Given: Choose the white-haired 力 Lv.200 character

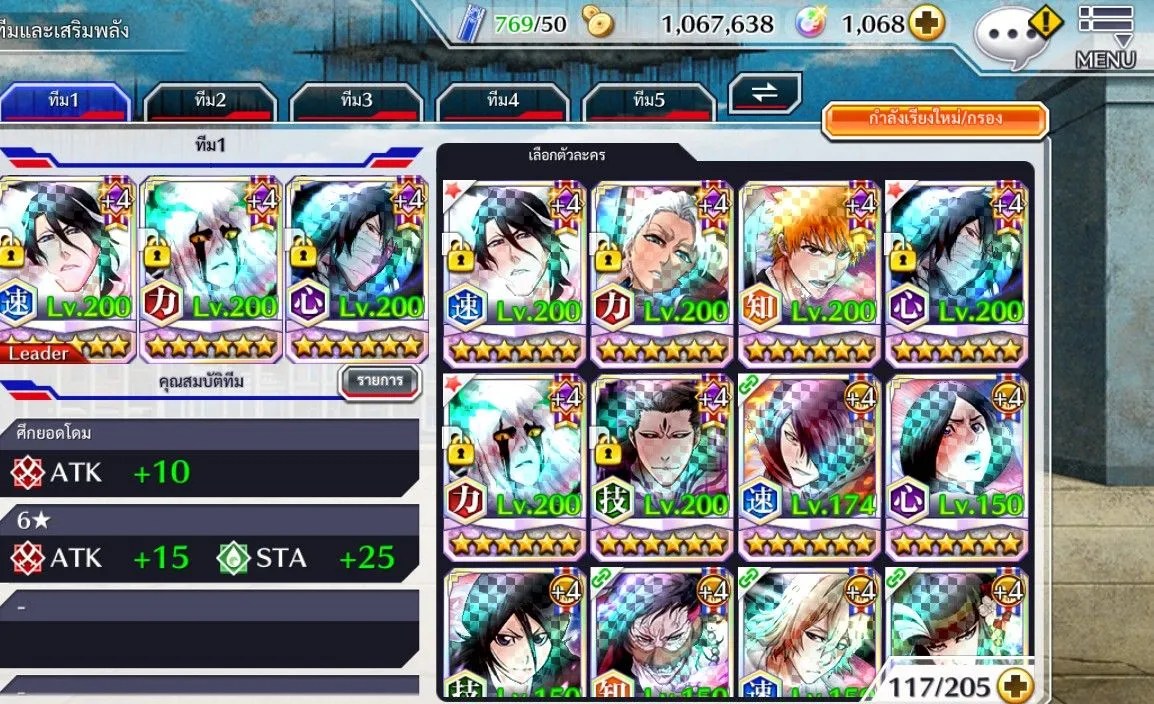Looking at the screenshot, I should (x=661, y=272).
